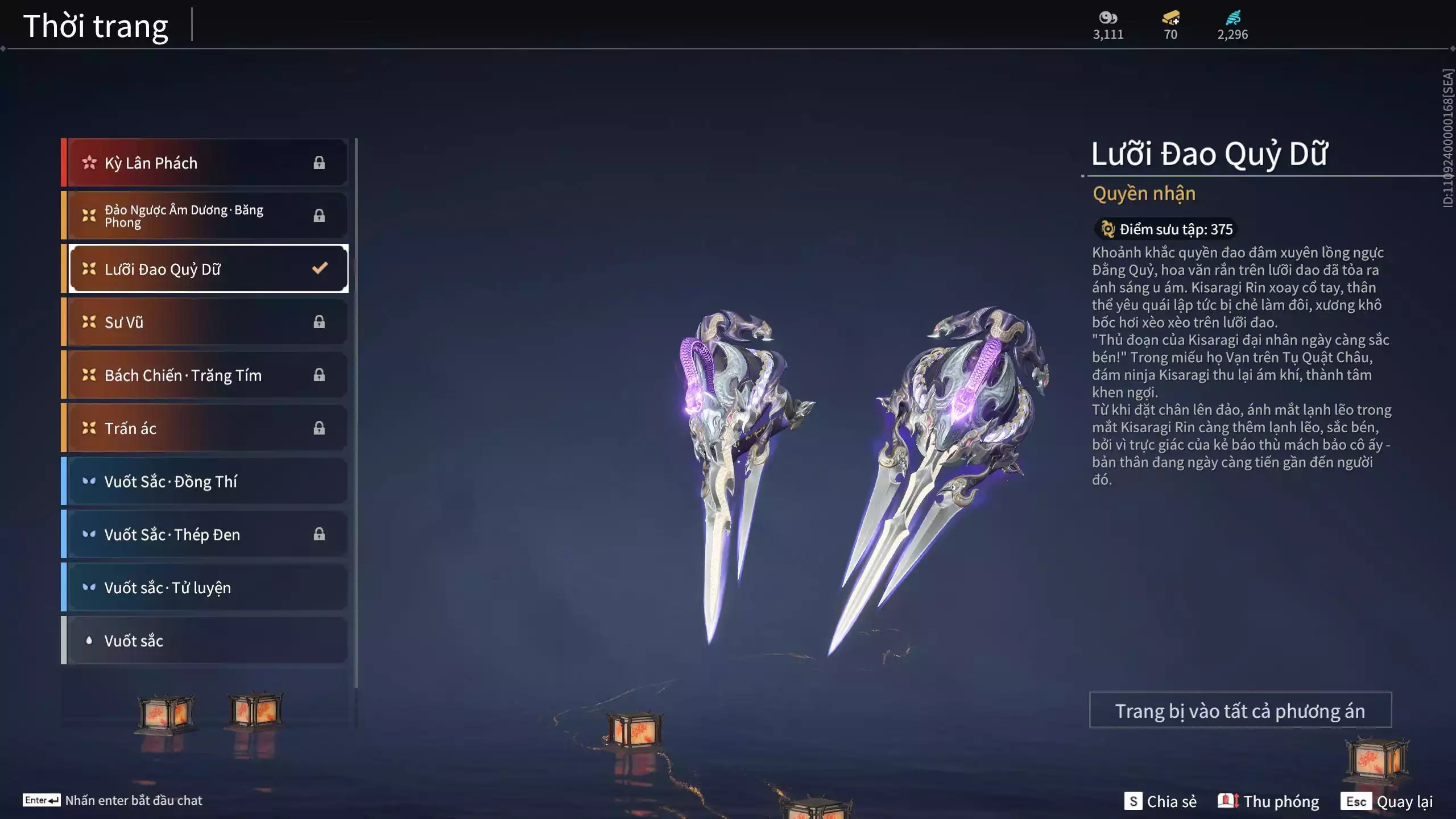Open the Chia sẻ share option
This screenshot has height=819, width=1456.
tap(1160, 801)
